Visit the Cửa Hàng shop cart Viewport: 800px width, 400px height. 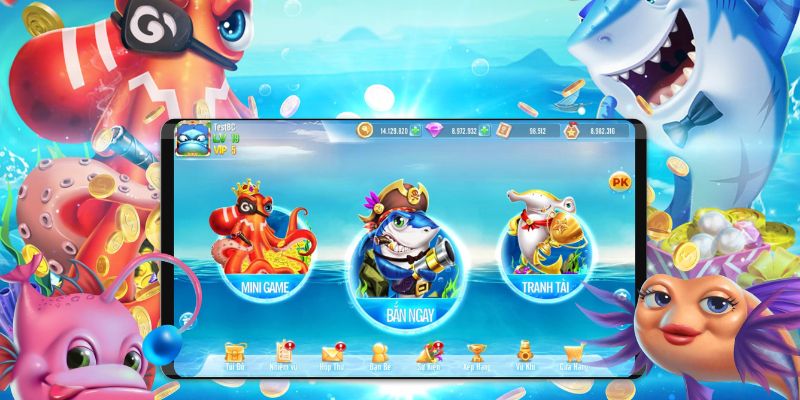coord(573,353)
